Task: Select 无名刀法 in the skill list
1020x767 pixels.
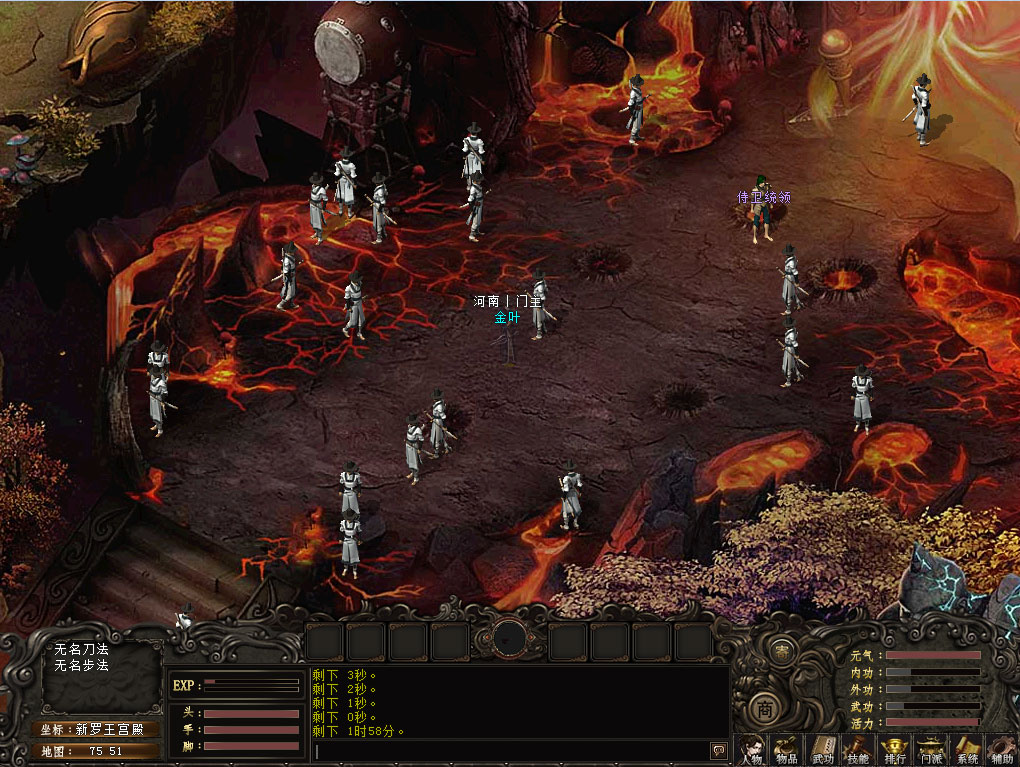Action: (82, 650)
